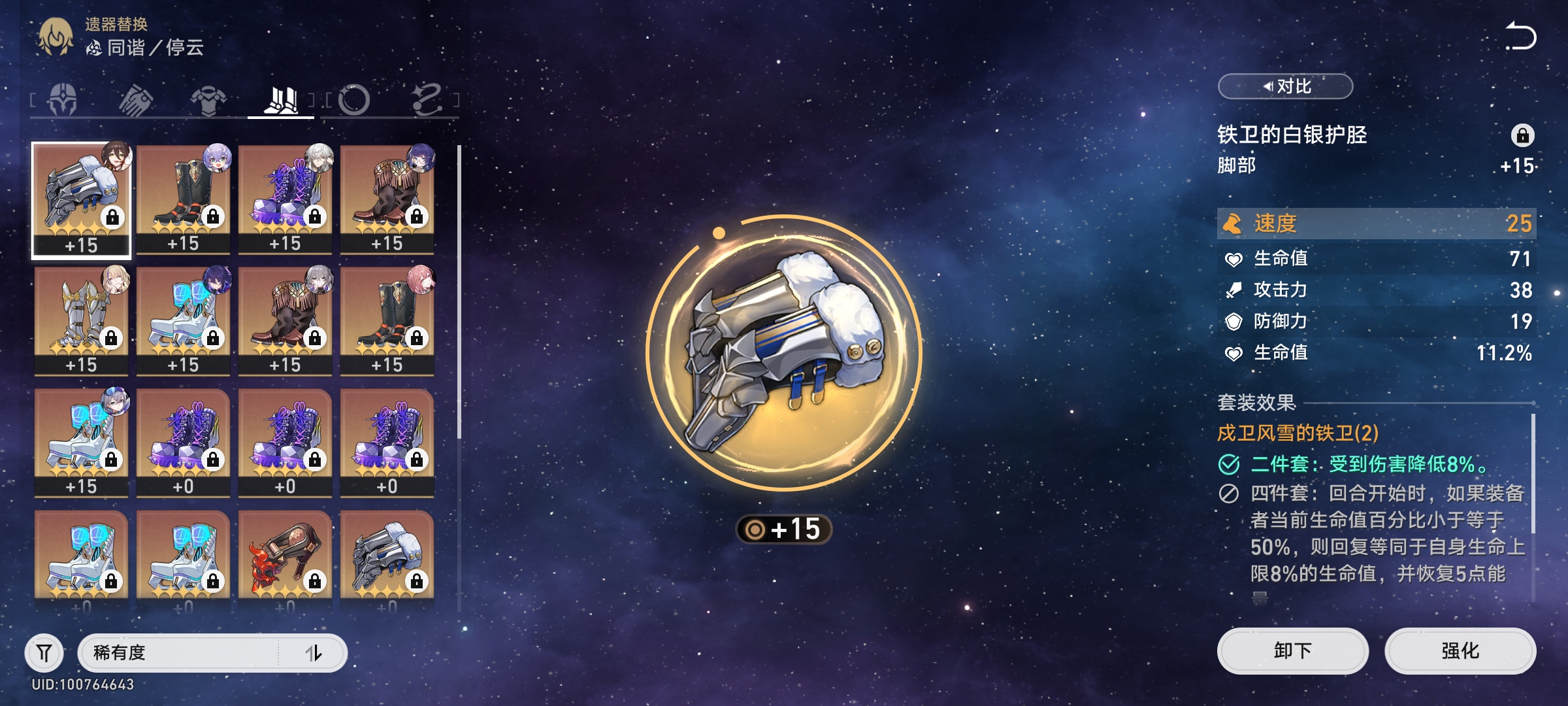Click the 卸下 unequip button

click(x=1292, y=651)
